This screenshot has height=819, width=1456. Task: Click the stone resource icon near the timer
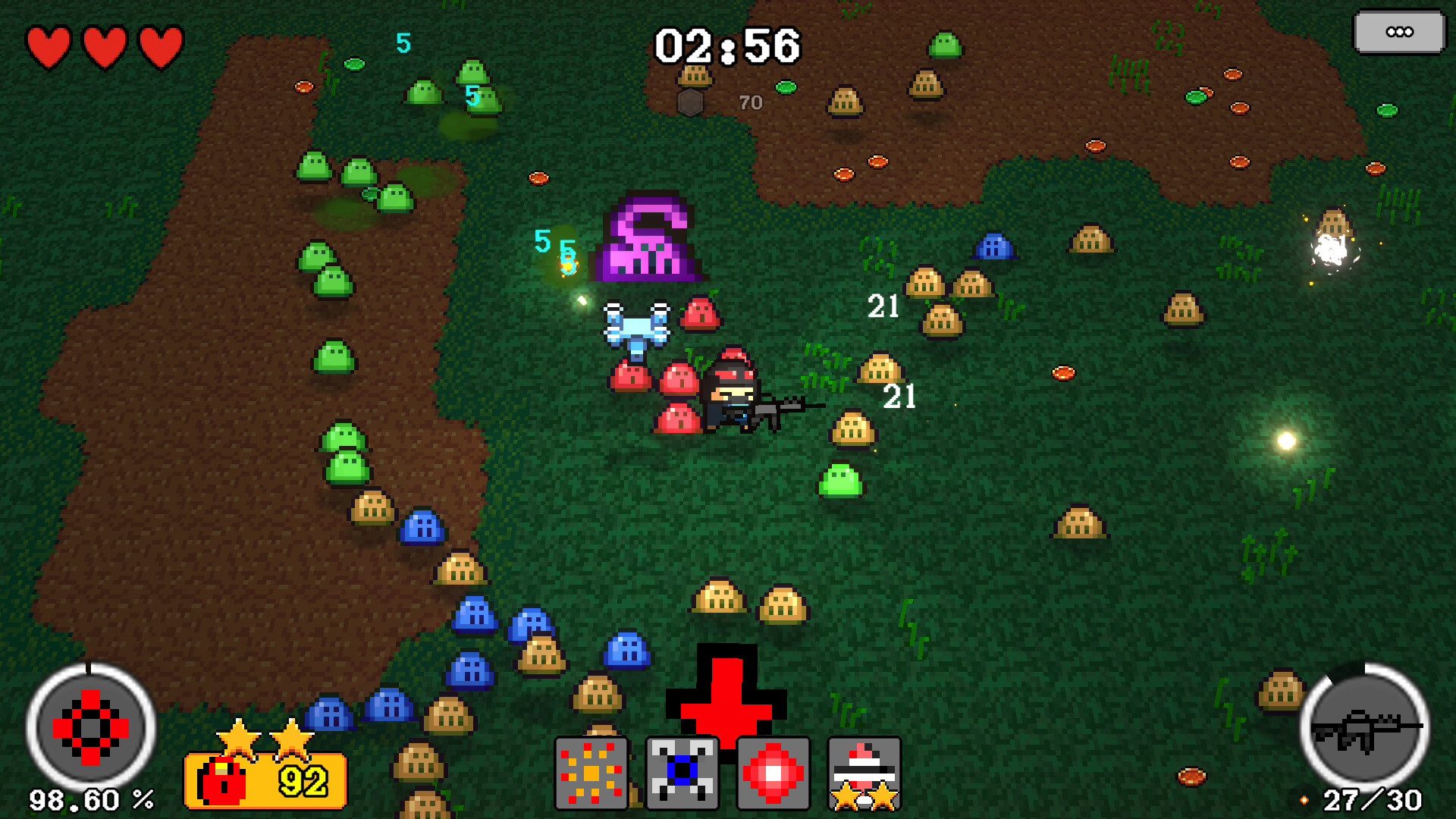click(x=691, y=101)
